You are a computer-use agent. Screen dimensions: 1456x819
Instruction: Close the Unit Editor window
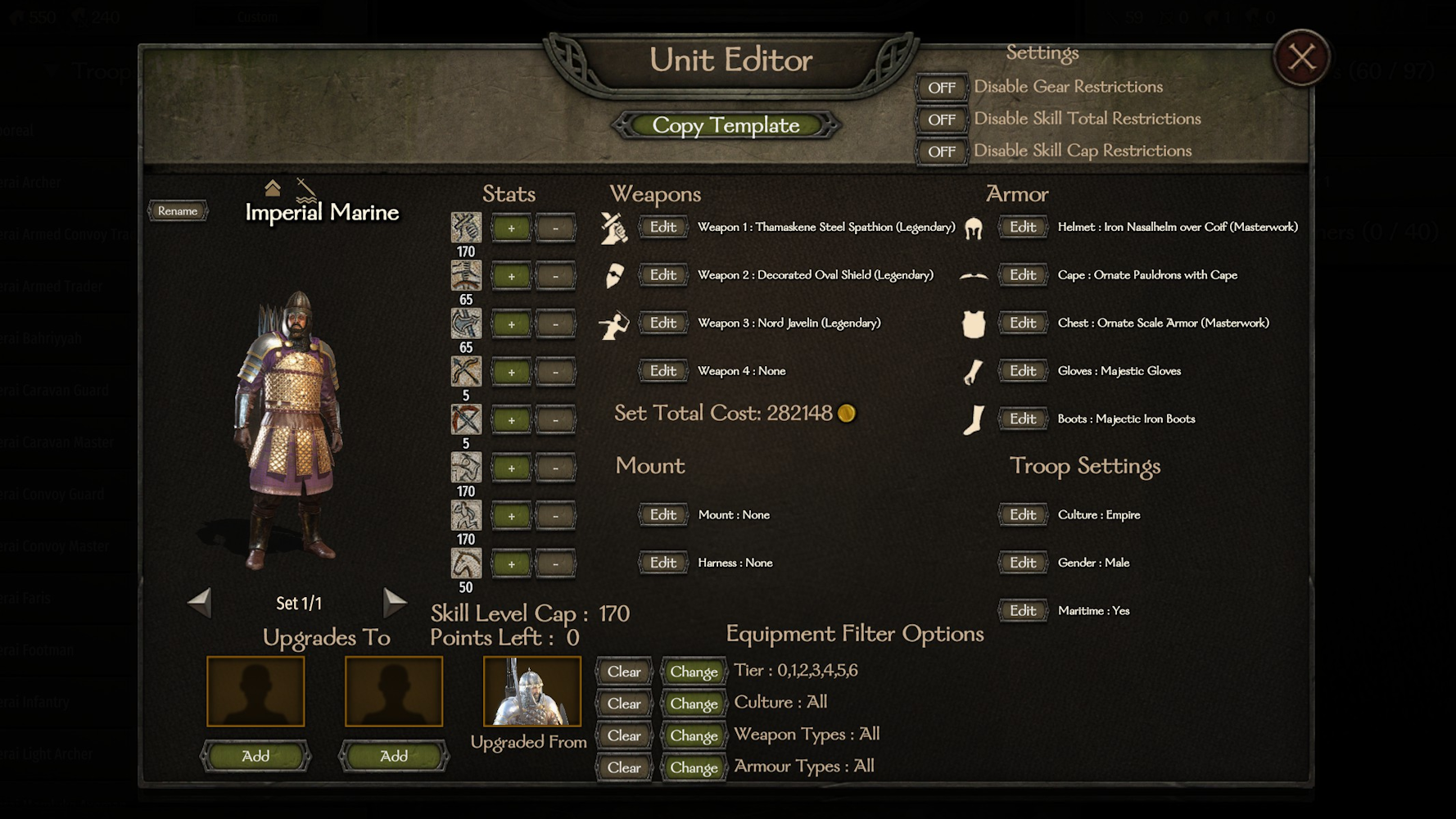(x=1301, y=57)
